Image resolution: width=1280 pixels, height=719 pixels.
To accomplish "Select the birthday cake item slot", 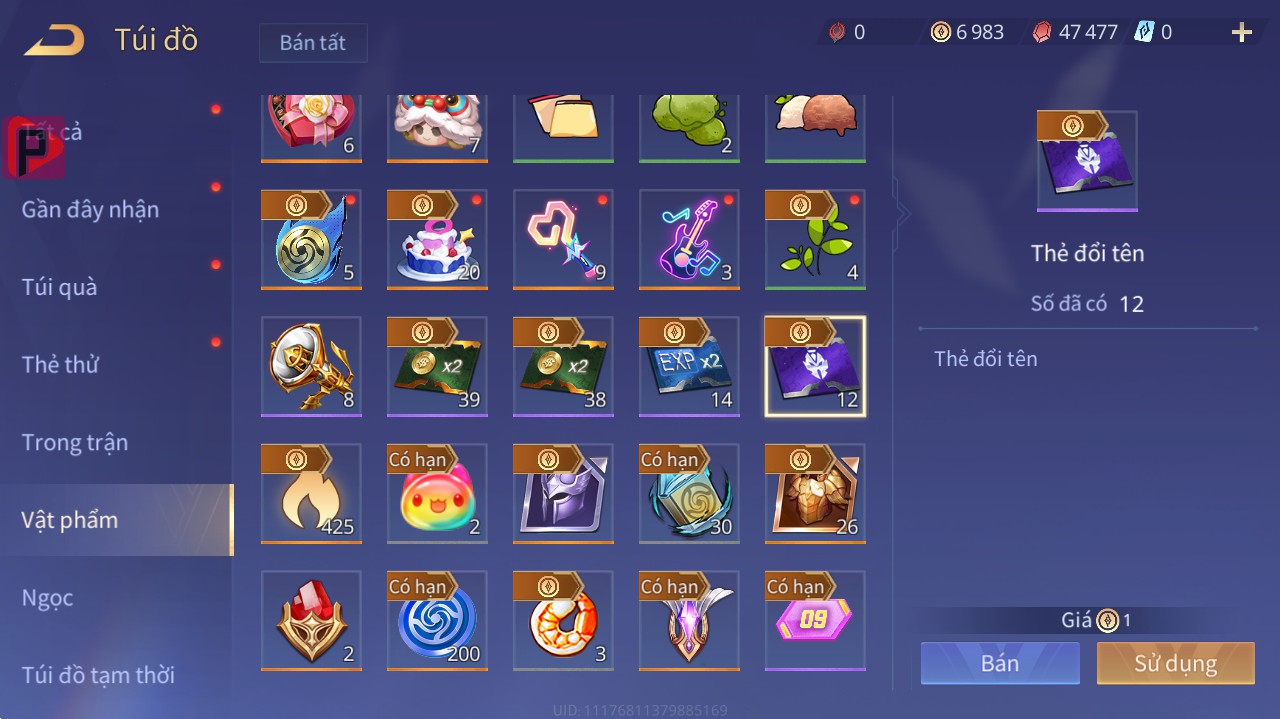I will (x=437, y=239).
